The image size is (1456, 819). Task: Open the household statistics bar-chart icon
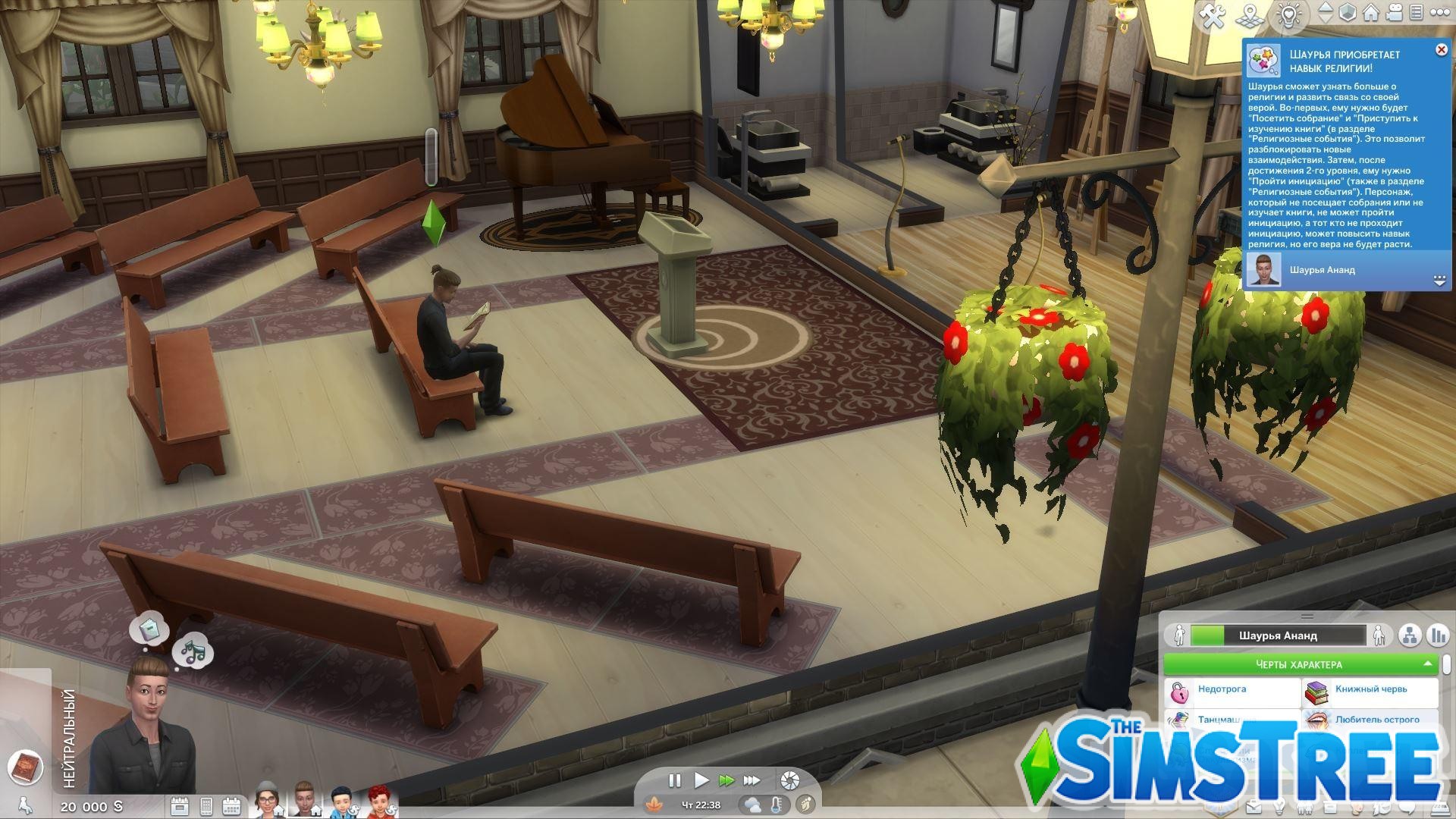coord(1439,635)
